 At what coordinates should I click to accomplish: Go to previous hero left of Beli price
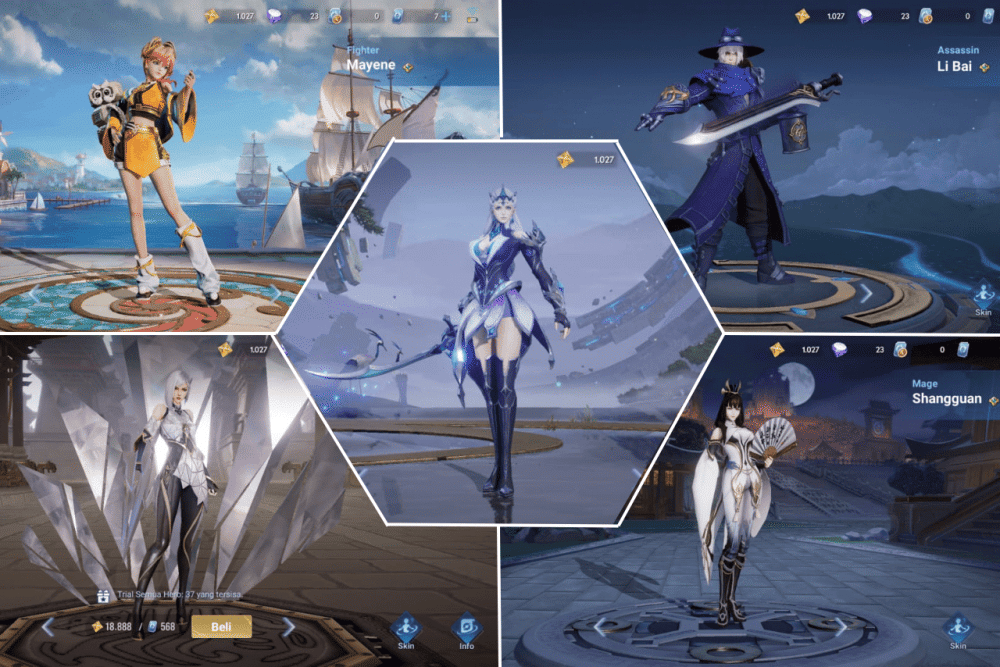point(48,627)
